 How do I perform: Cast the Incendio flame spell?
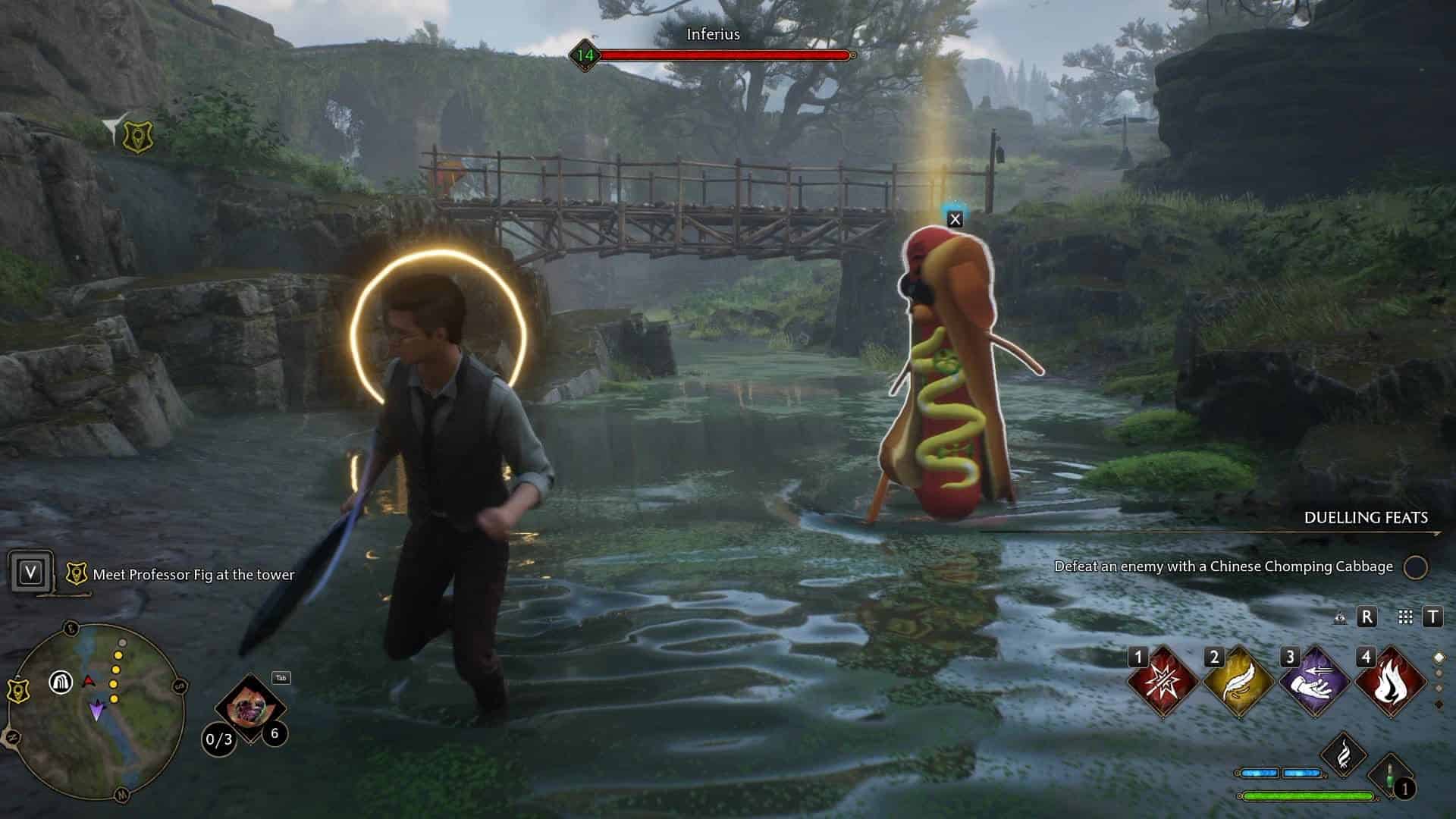1389,682
